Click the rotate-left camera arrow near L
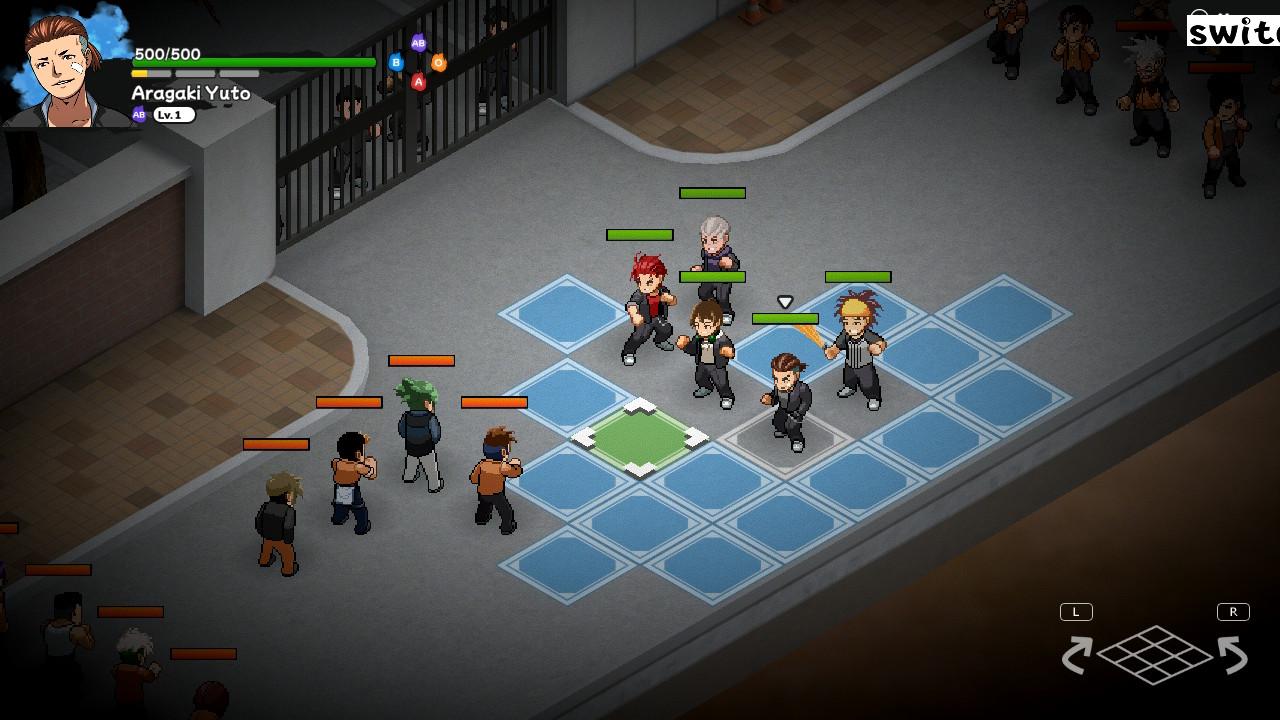1280x720 pixels. (1077, 654)
